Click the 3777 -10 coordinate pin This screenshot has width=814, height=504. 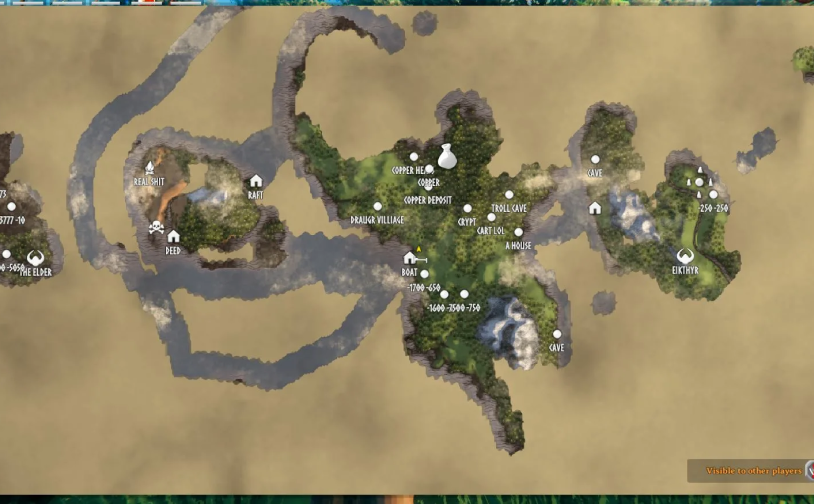[11, 207]
